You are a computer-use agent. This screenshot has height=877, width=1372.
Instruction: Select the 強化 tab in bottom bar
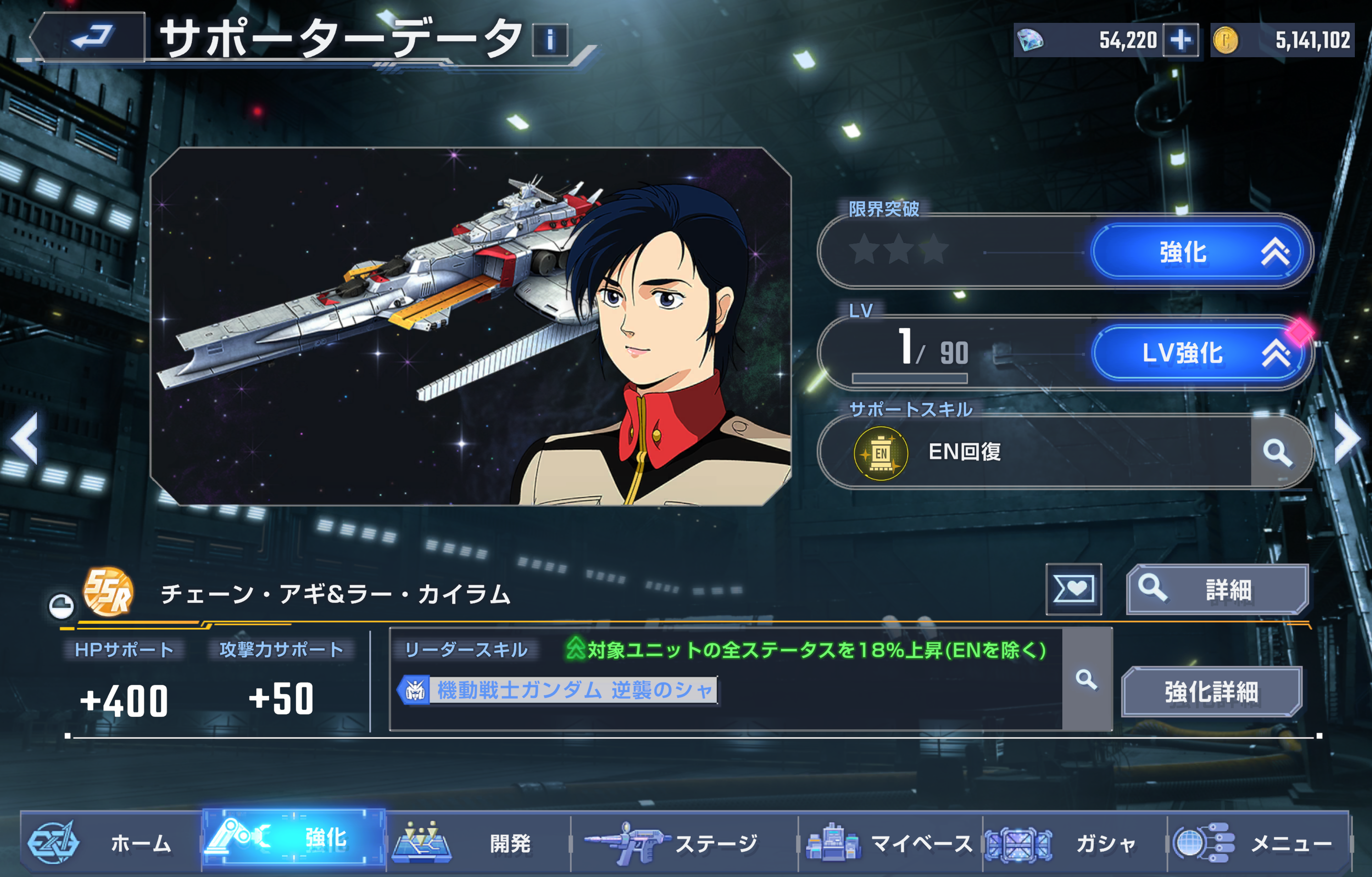294,838
